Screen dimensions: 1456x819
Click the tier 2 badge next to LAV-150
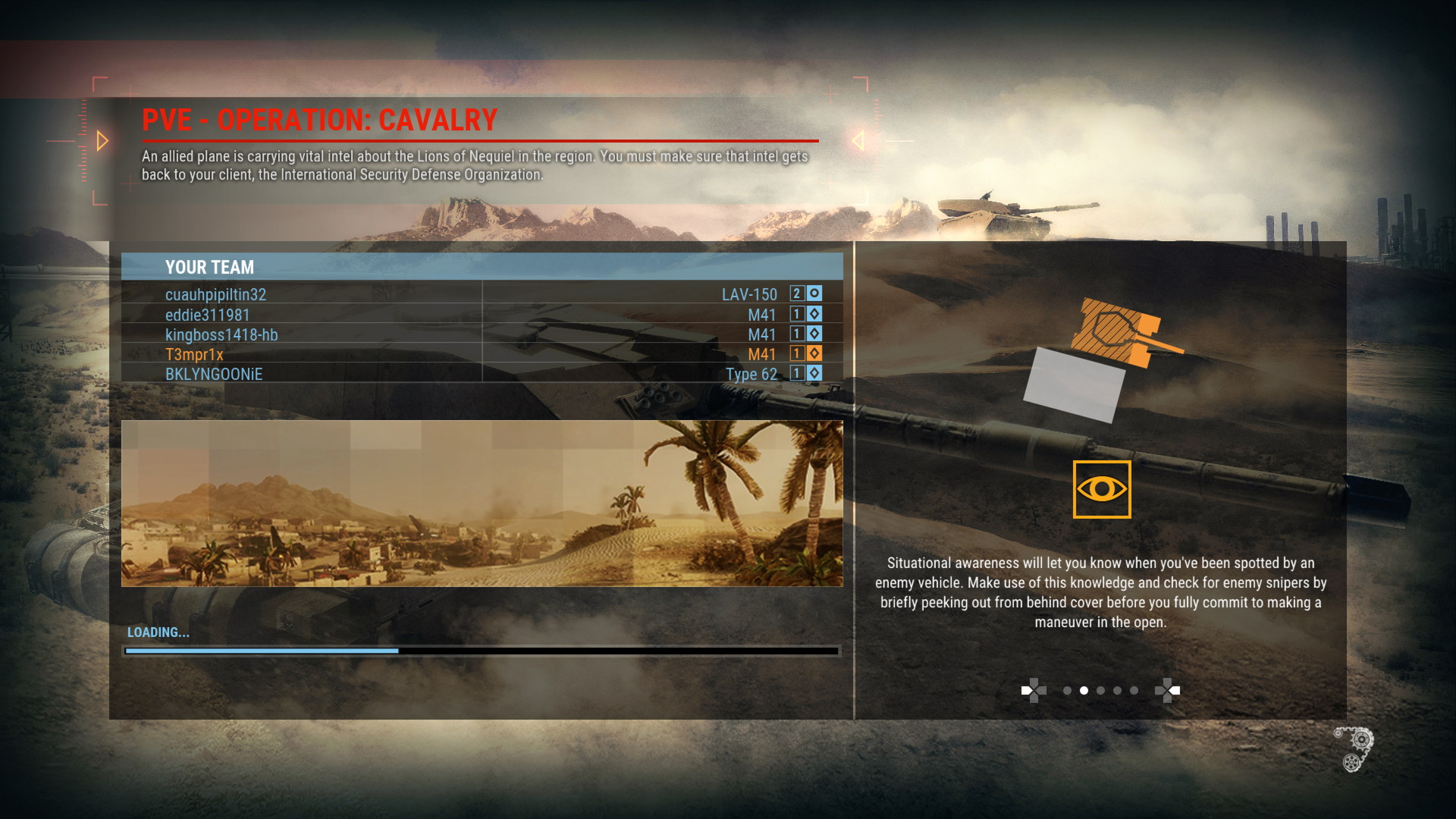pos(796,294)
